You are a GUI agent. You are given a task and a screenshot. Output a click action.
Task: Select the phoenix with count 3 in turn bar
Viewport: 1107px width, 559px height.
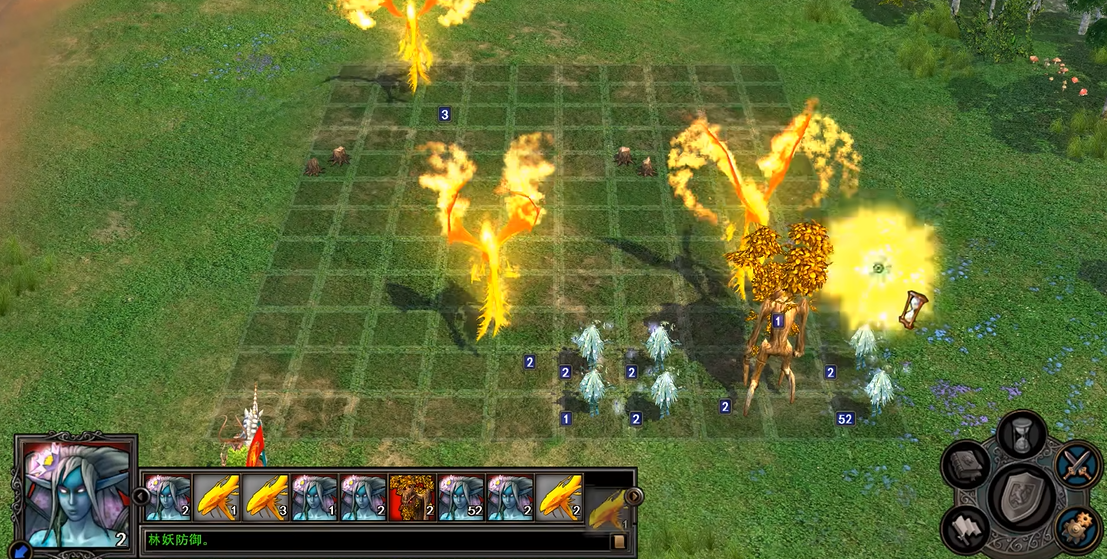[264, 496]
